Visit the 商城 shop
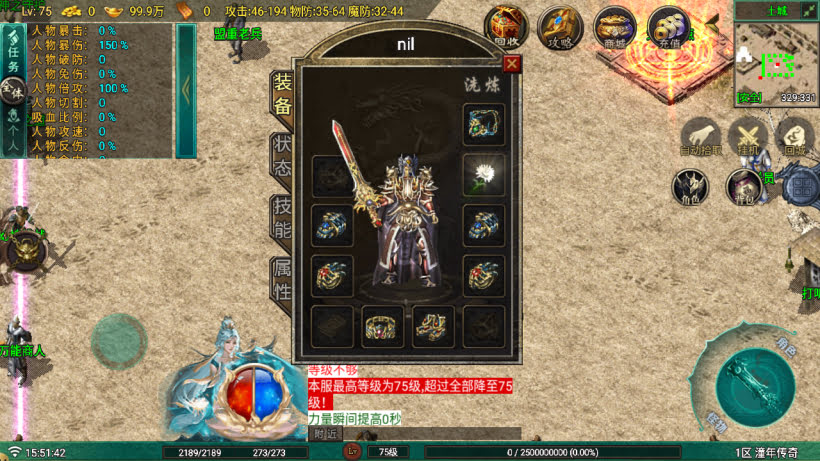Viewport: 820px width, 461px height. tap(614, 27)
